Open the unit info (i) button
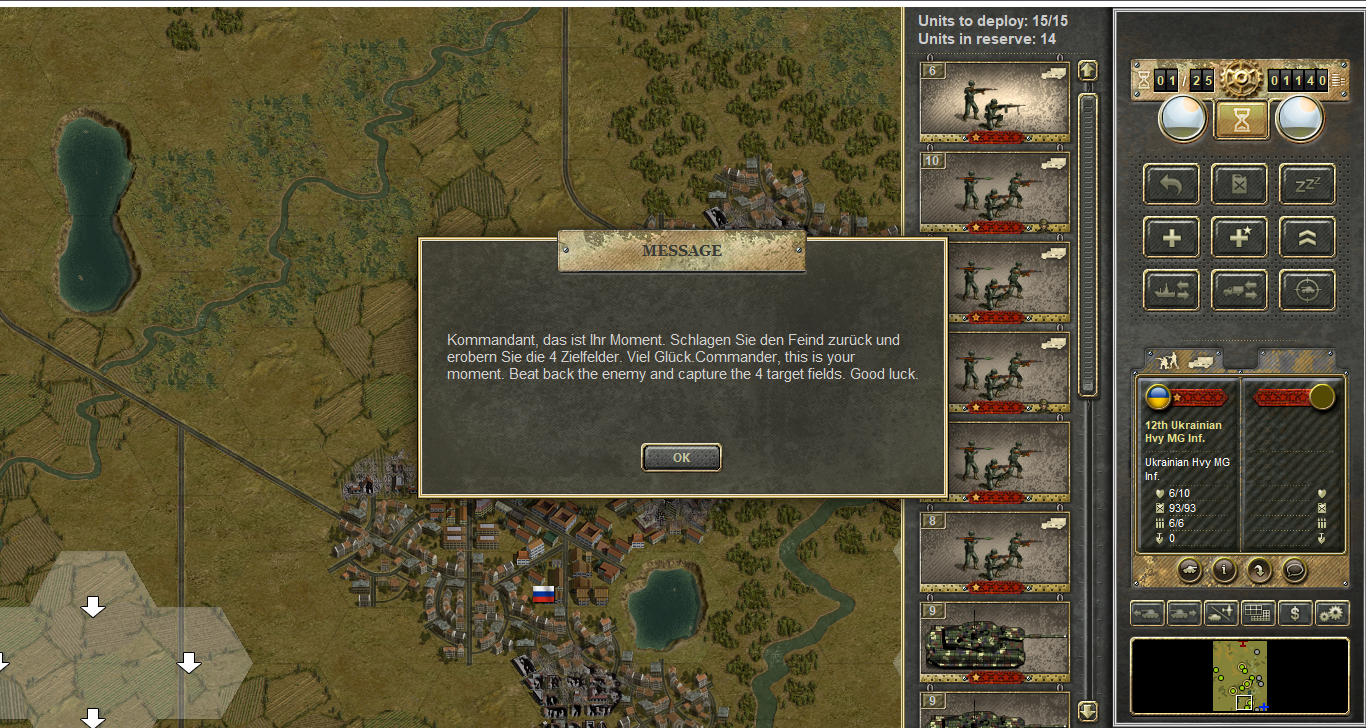 1223,570
